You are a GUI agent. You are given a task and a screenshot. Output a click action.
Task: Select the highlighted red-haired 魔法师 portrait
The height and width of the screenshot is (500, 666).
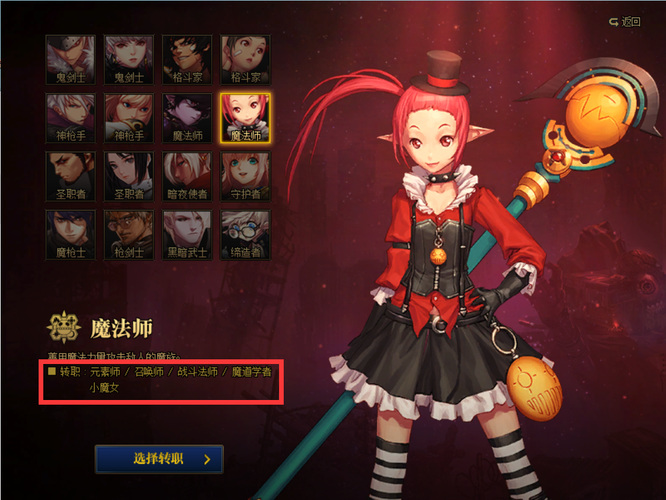point(245,118)
